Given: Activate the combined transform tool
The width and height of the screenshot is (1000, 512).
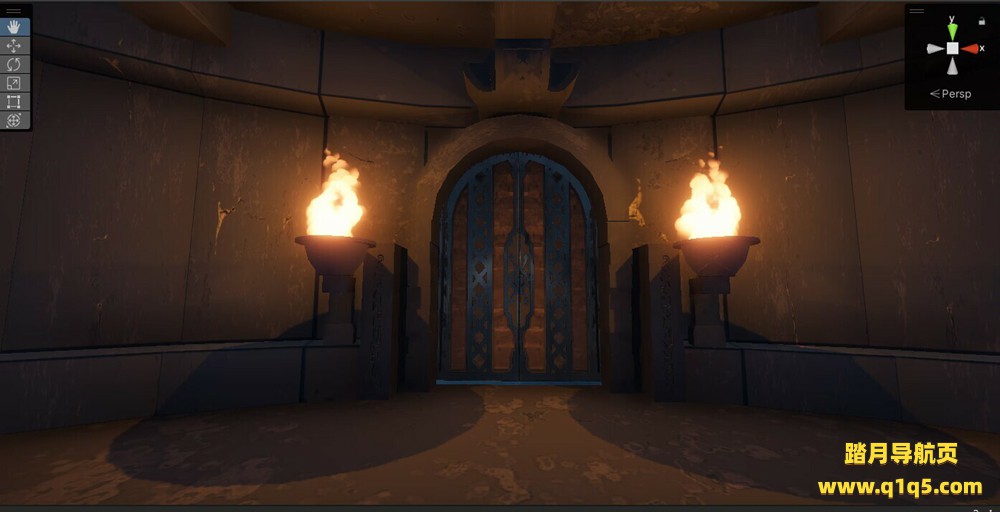Looking at the screenshot, I should (15, 120).
